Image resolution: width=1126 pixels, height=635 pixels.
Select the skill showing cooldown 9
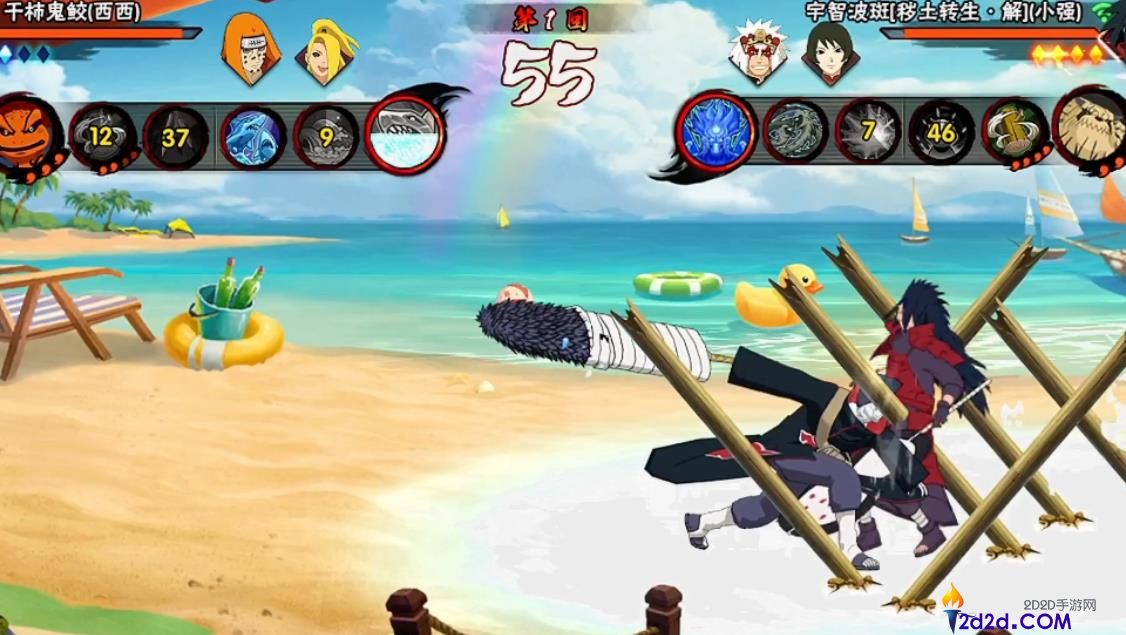pos(327,136)
